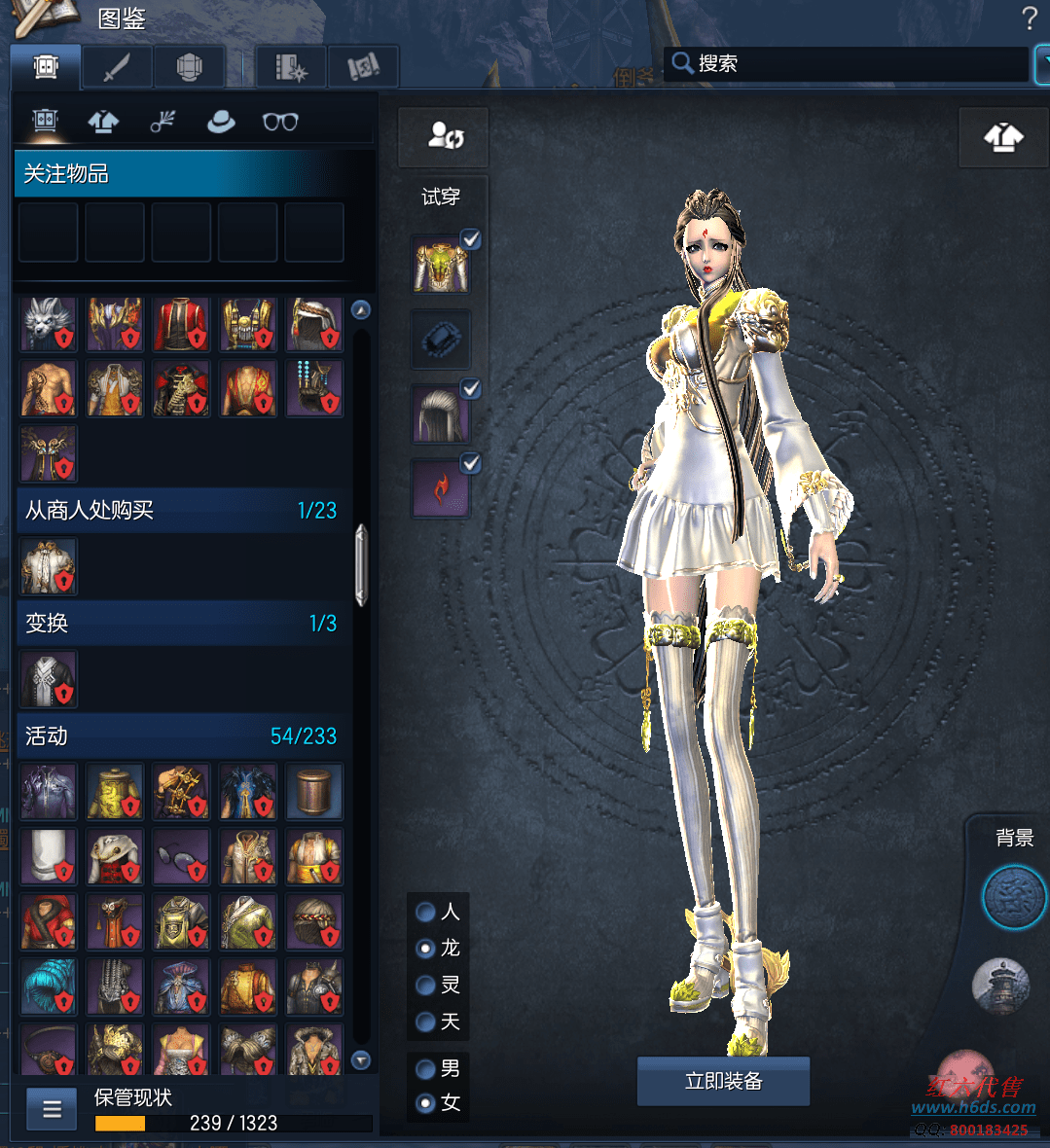1050x1148 pixels.
Task: Switch to the sword weapon tab
Action: [x=117, y=67]
